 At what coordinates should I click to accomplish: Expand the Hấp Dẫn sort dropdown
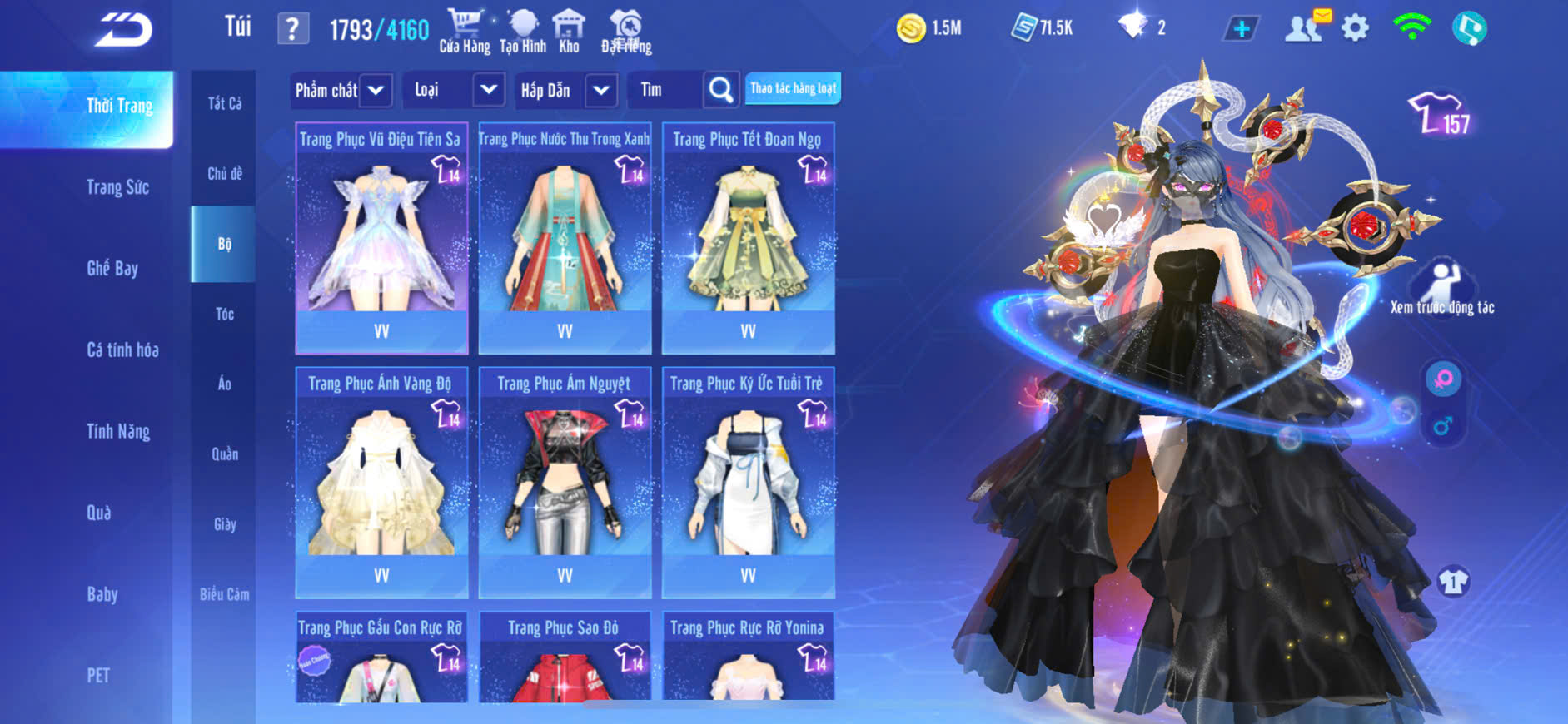601,90
